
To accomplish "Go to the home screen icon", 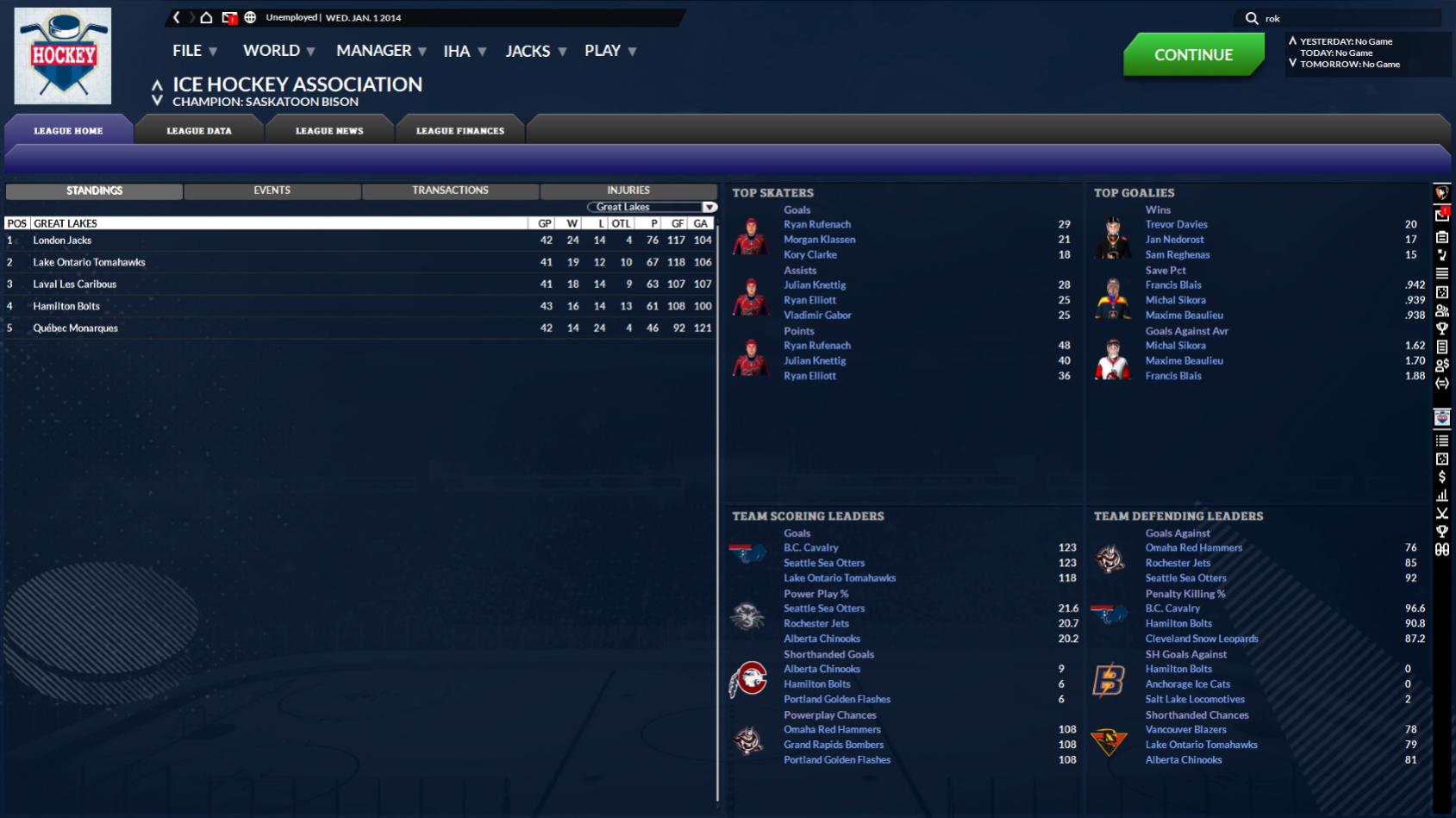I will [x=206, y=17].
